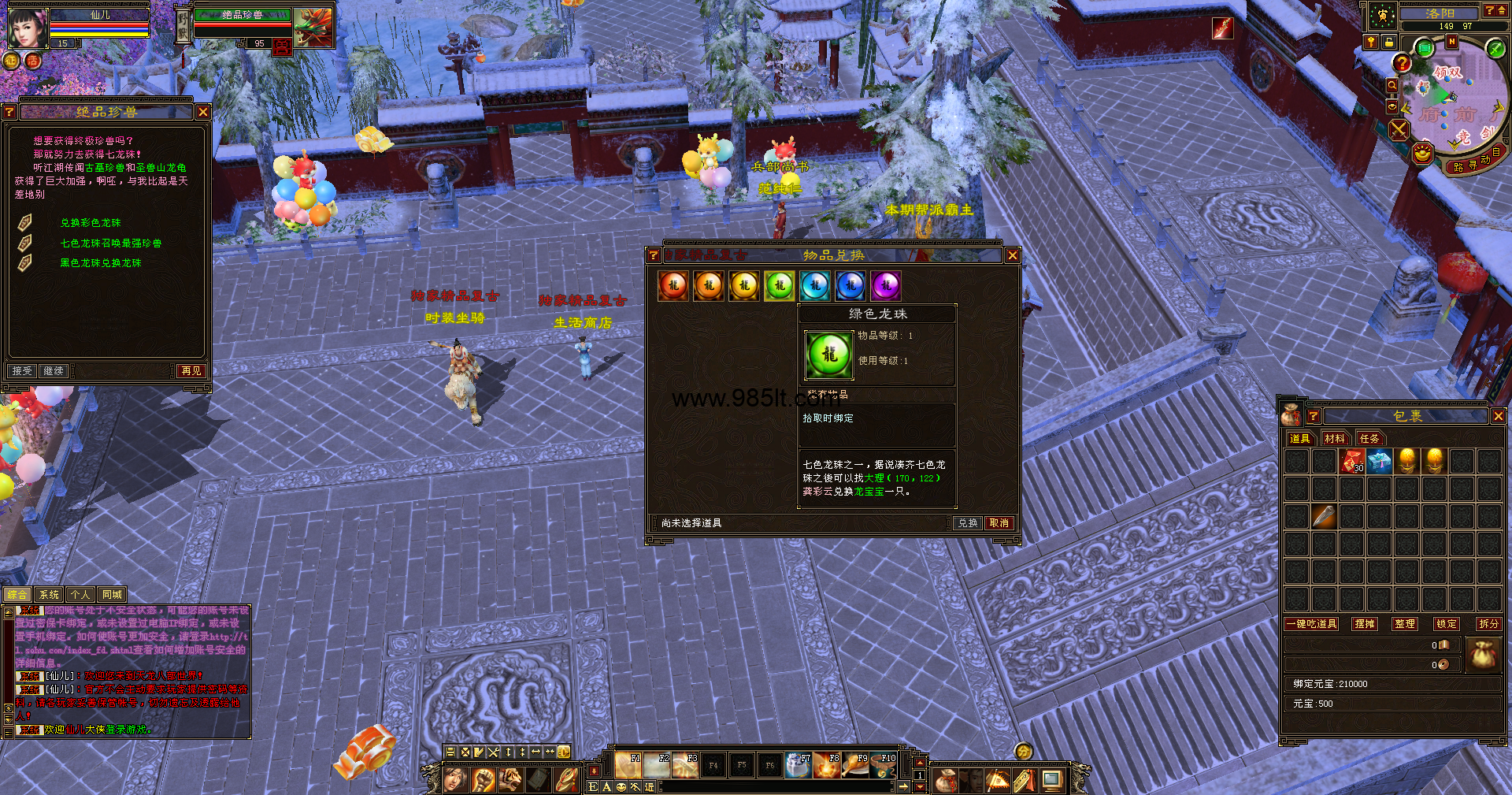Select the red dragon orb in exchange window
The width and height of the screenshot is (1512, 795).
(673, 286)
